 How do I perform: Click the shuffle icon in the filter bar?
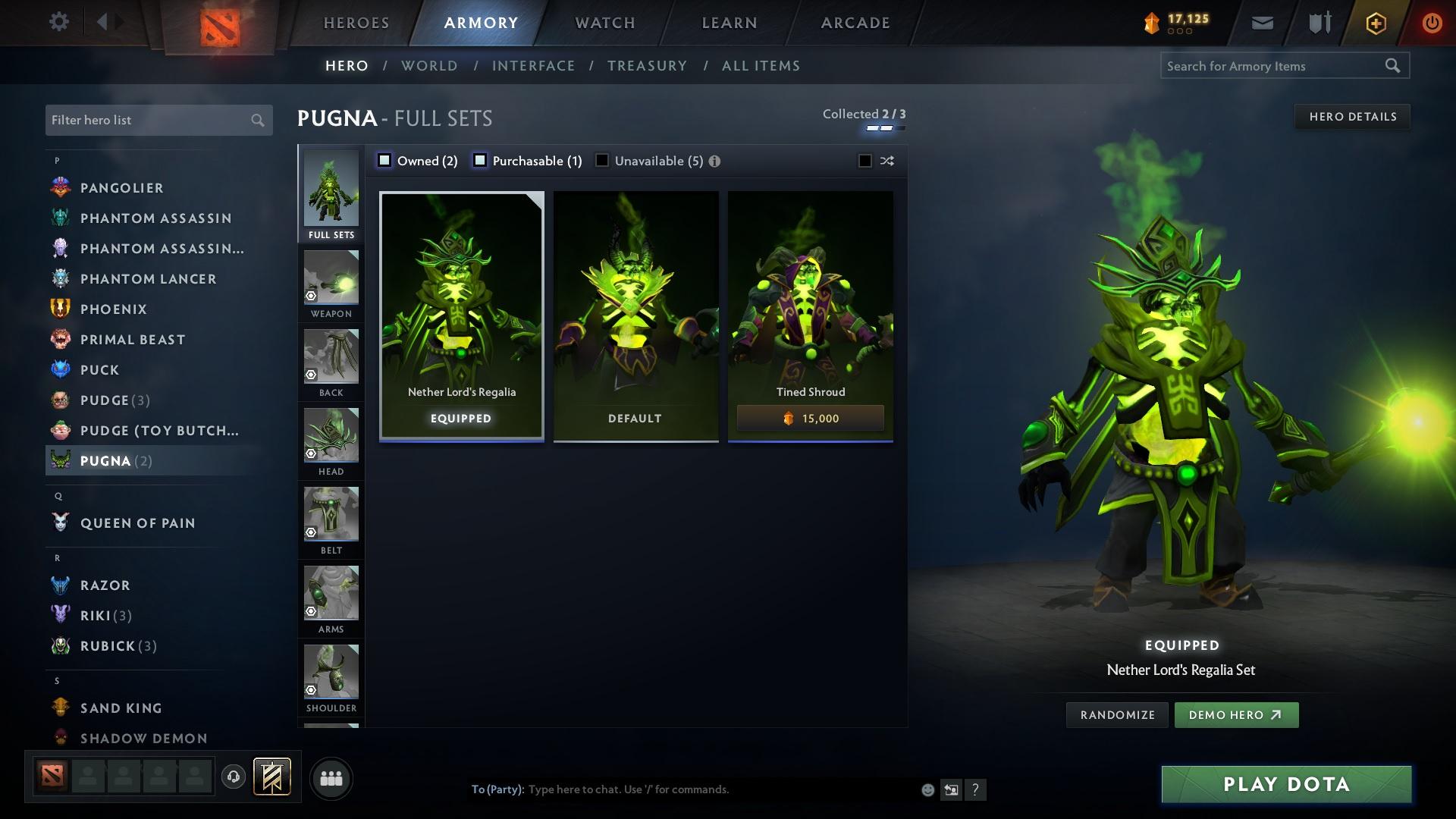[886, 161]
